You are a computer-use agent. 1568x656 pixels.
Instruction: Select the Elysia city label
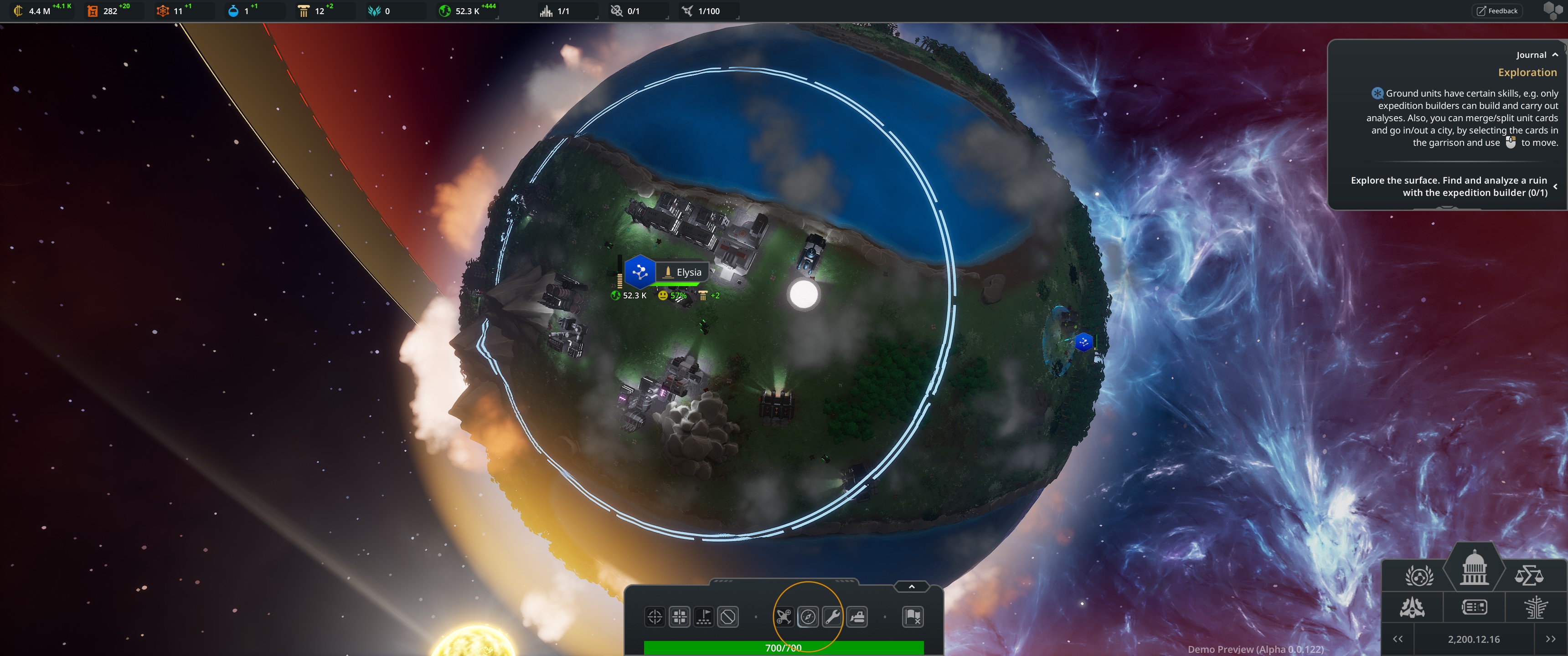coord(688,272)
